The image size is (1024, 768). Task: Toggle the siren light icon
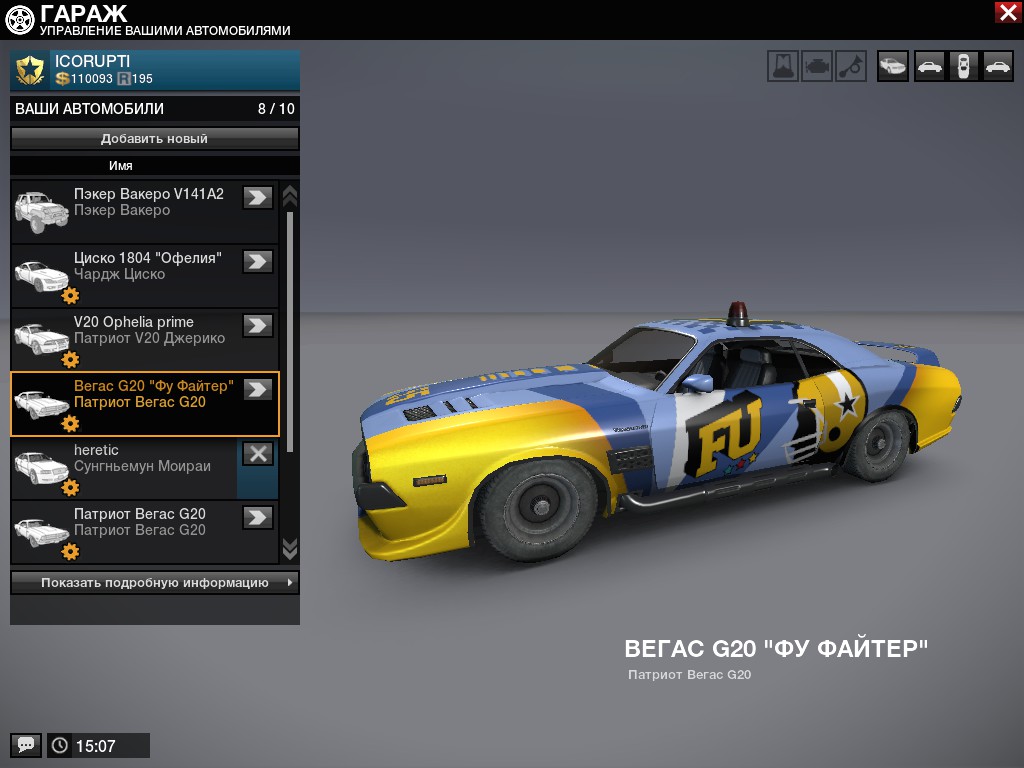point(783,66)
